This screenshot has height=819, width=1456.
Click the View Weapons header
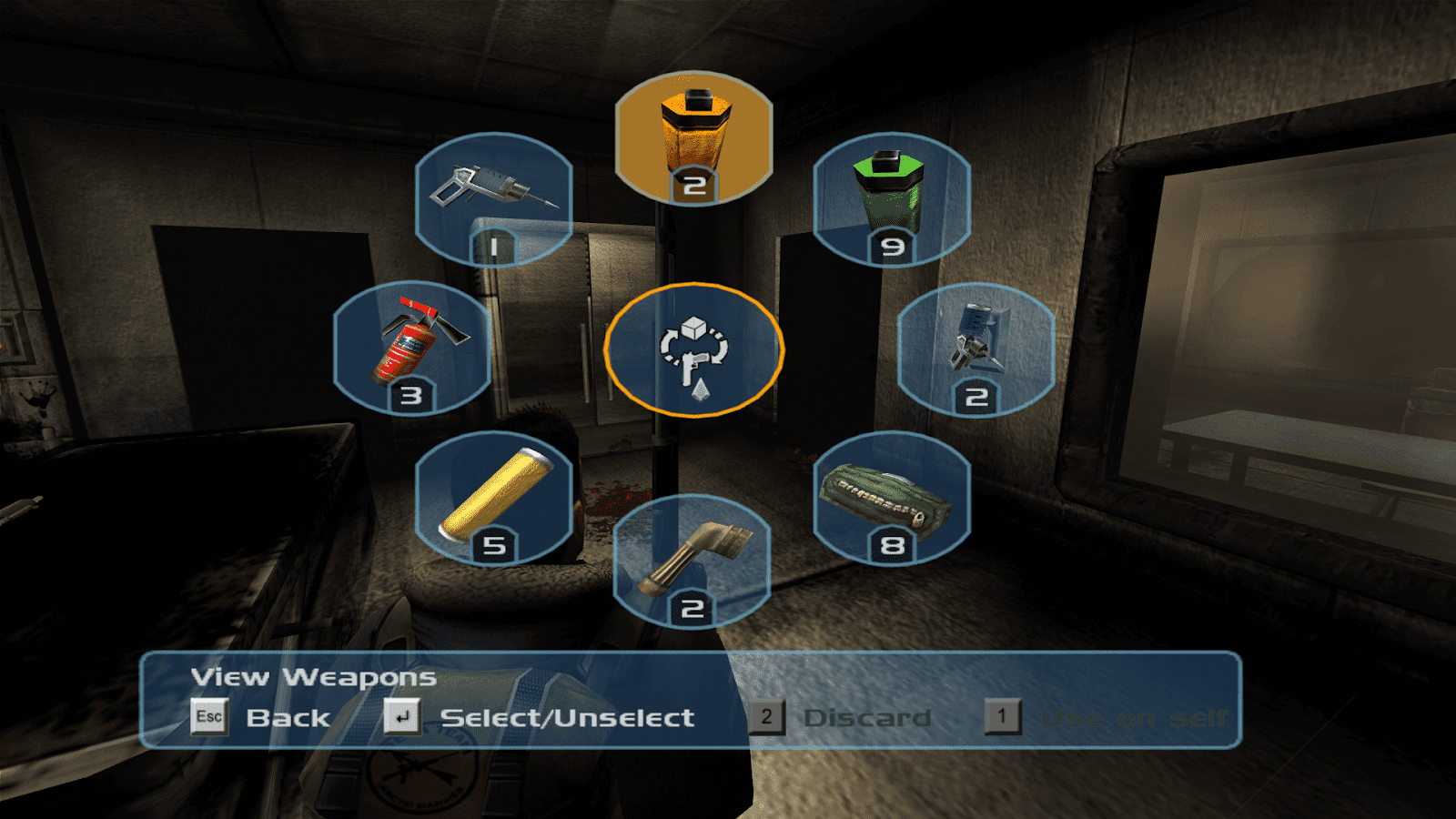pos(311,676)
